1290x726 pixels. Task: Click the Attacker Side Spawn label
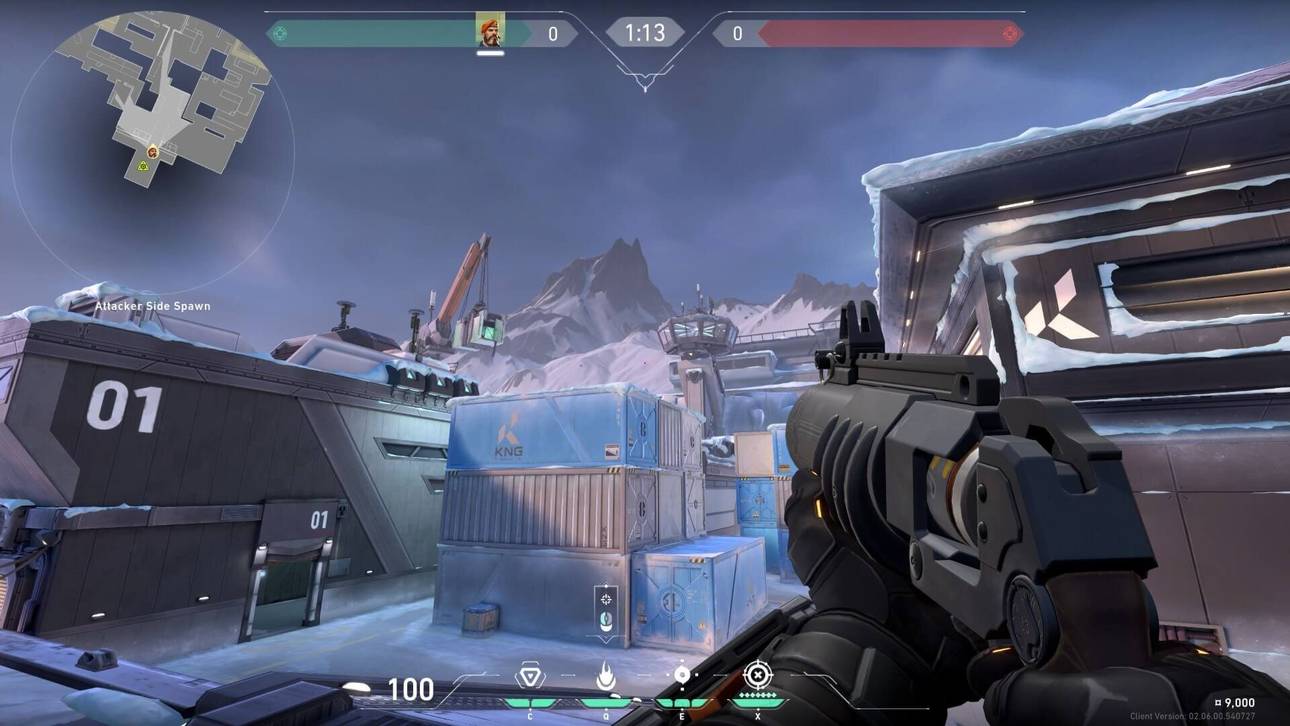(x=153, y=306)
